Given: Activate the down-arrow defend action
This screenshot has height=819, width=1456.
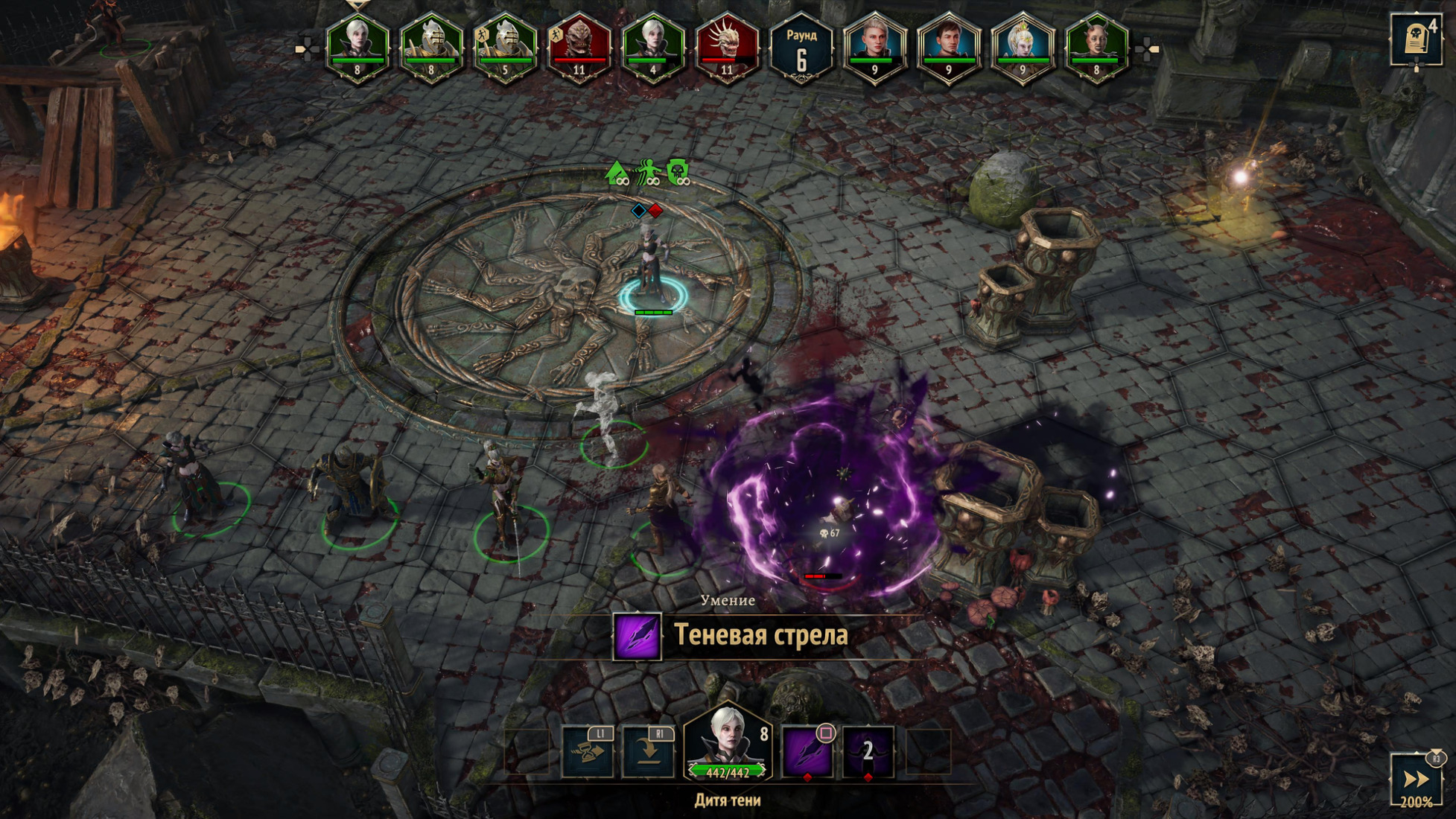Looking at the screenshot, I should [648, 752].
